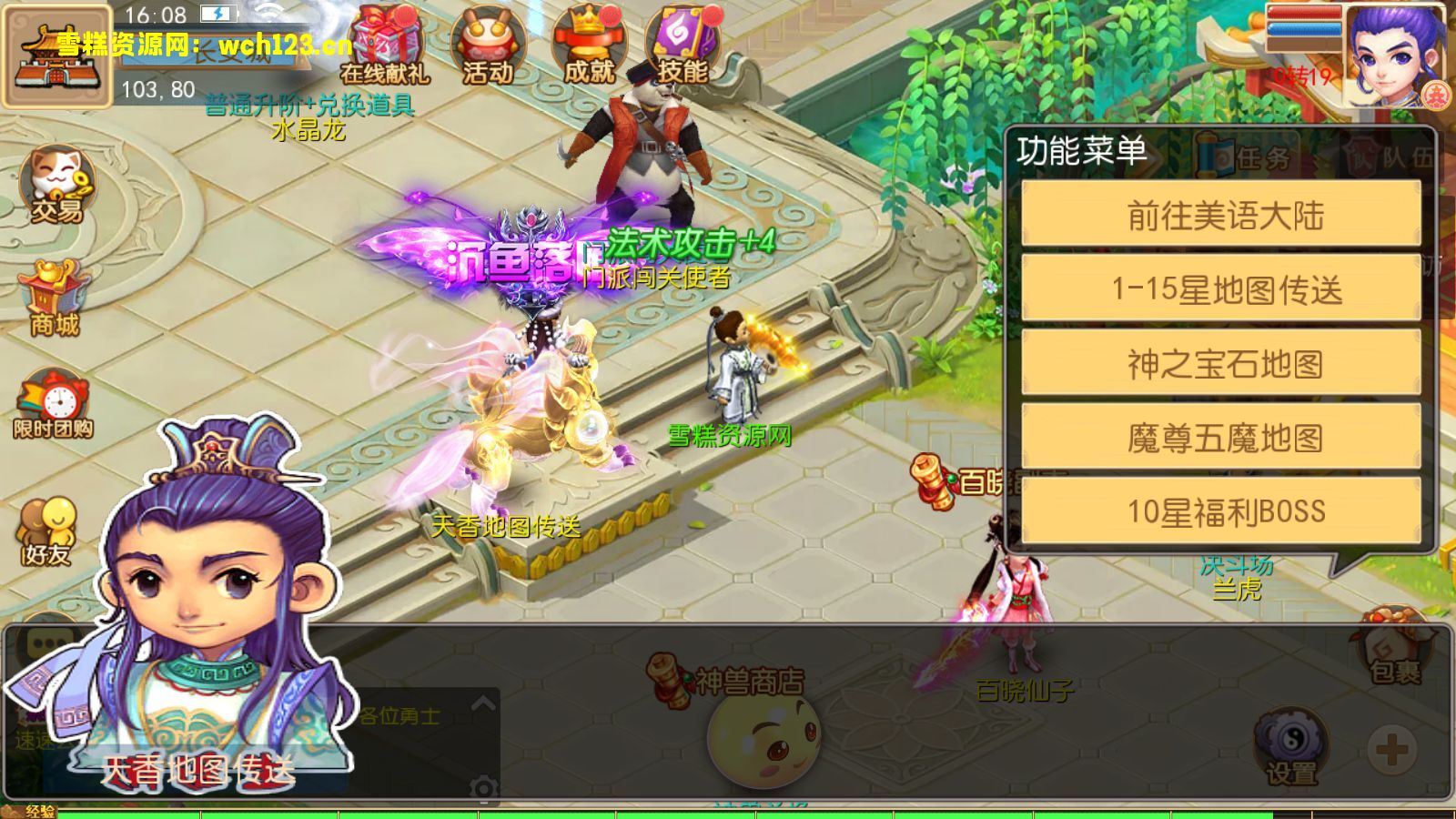This screenshot has height=819, width=1456.
Task: Select 神之宝石地图 menu entry
Action: (x=1221, y=364)
